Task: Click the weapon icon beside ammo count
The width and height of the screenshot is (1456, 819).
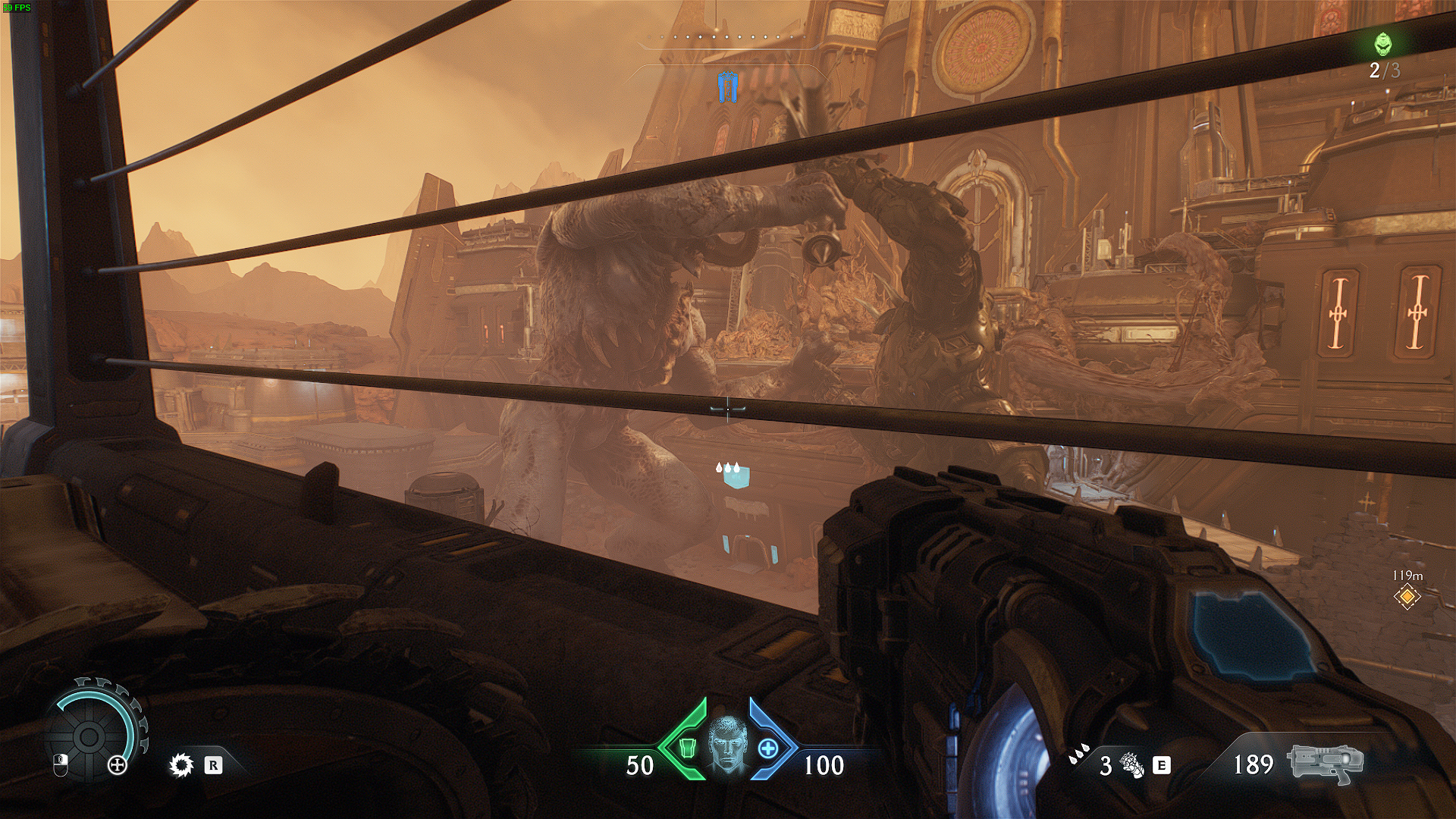Action: (1325, 762)
